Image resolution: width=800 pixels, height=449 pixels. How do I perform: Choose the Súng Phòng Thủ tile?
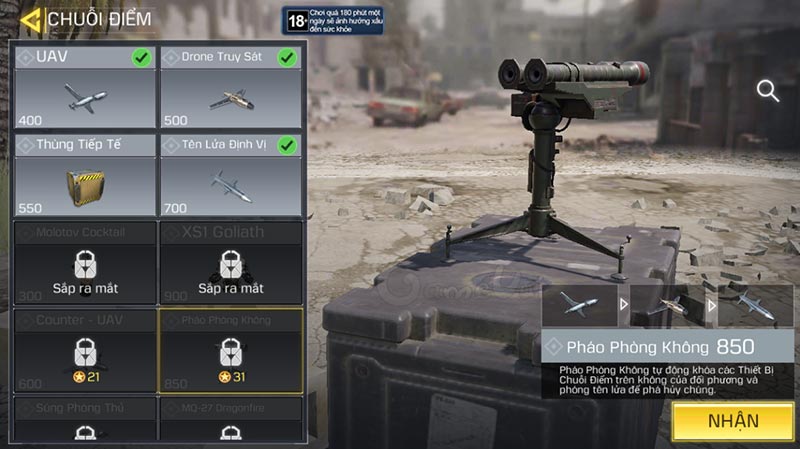(85, 420)
